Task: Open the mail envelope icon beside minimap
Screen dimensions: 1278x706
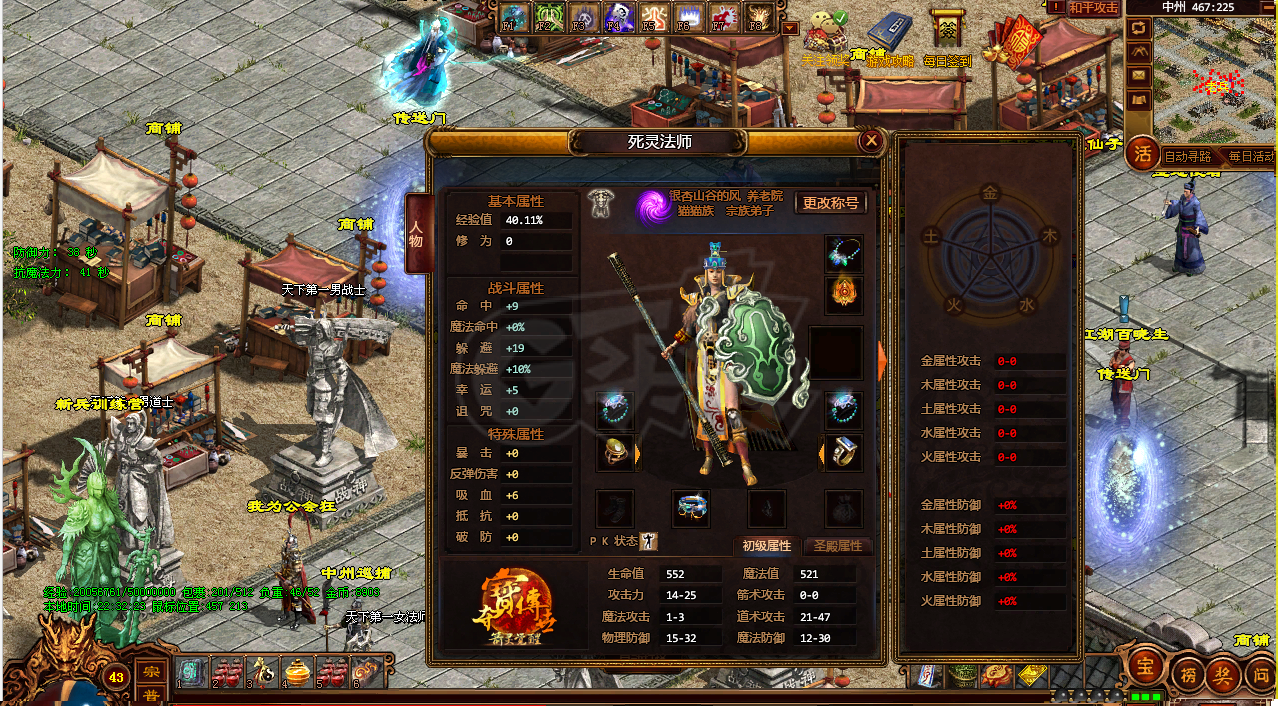Action: point(1139,76)
